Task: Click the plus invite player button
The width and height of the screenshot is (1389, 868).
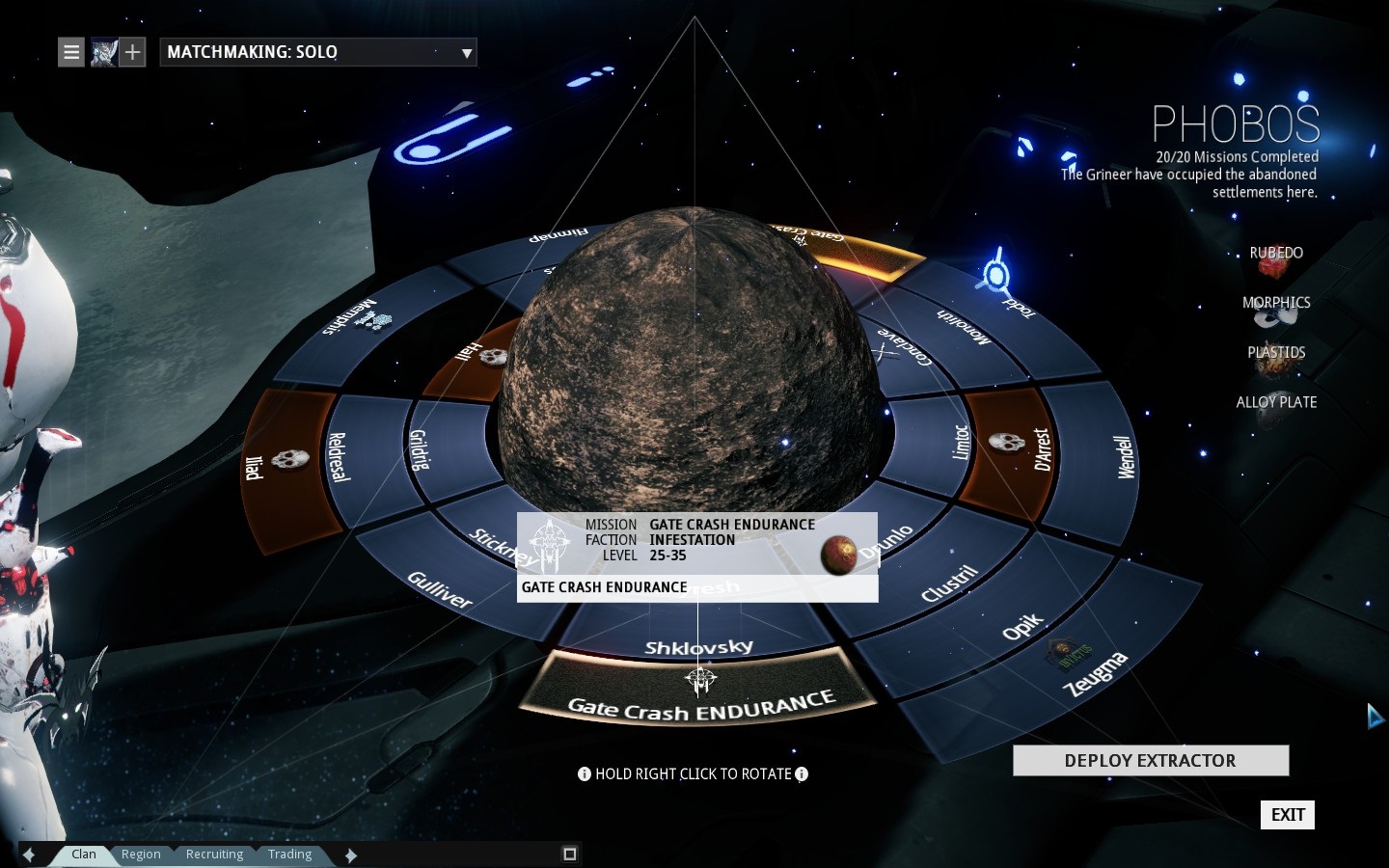Action: pos(133,52)
